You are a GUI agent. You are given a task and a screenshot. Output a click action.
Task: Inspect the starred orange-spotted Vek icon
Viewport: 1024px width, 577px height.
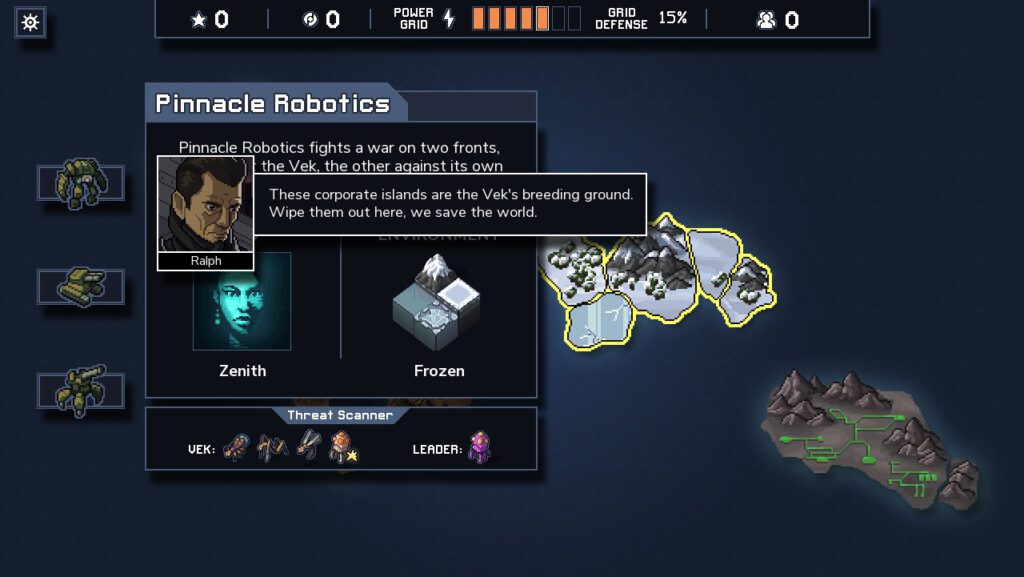click(x=343, y=446)
